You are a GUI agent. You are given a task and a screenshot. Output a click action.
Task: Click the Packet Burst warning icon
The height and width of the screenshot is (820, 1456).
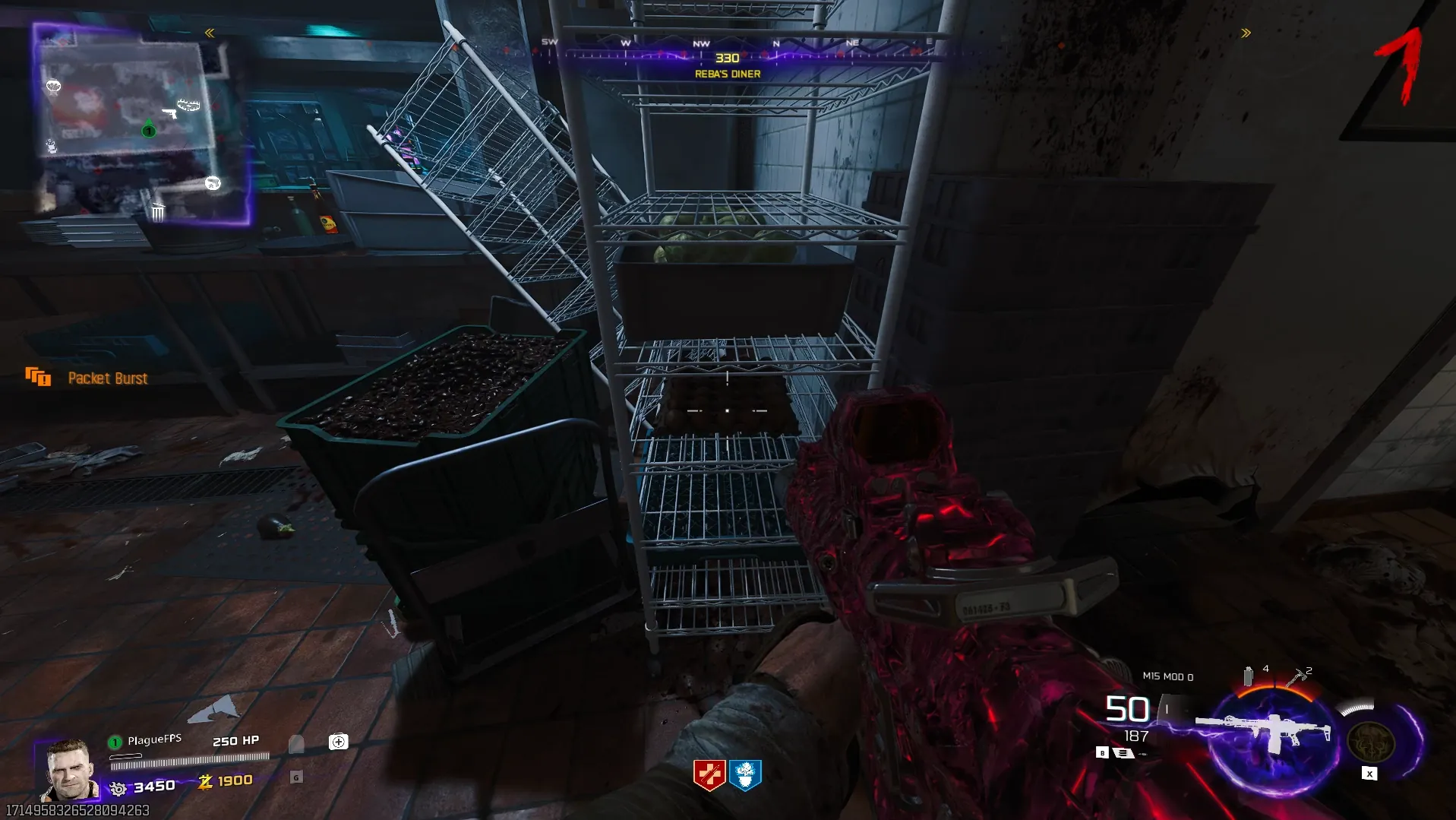coord(38,377)
